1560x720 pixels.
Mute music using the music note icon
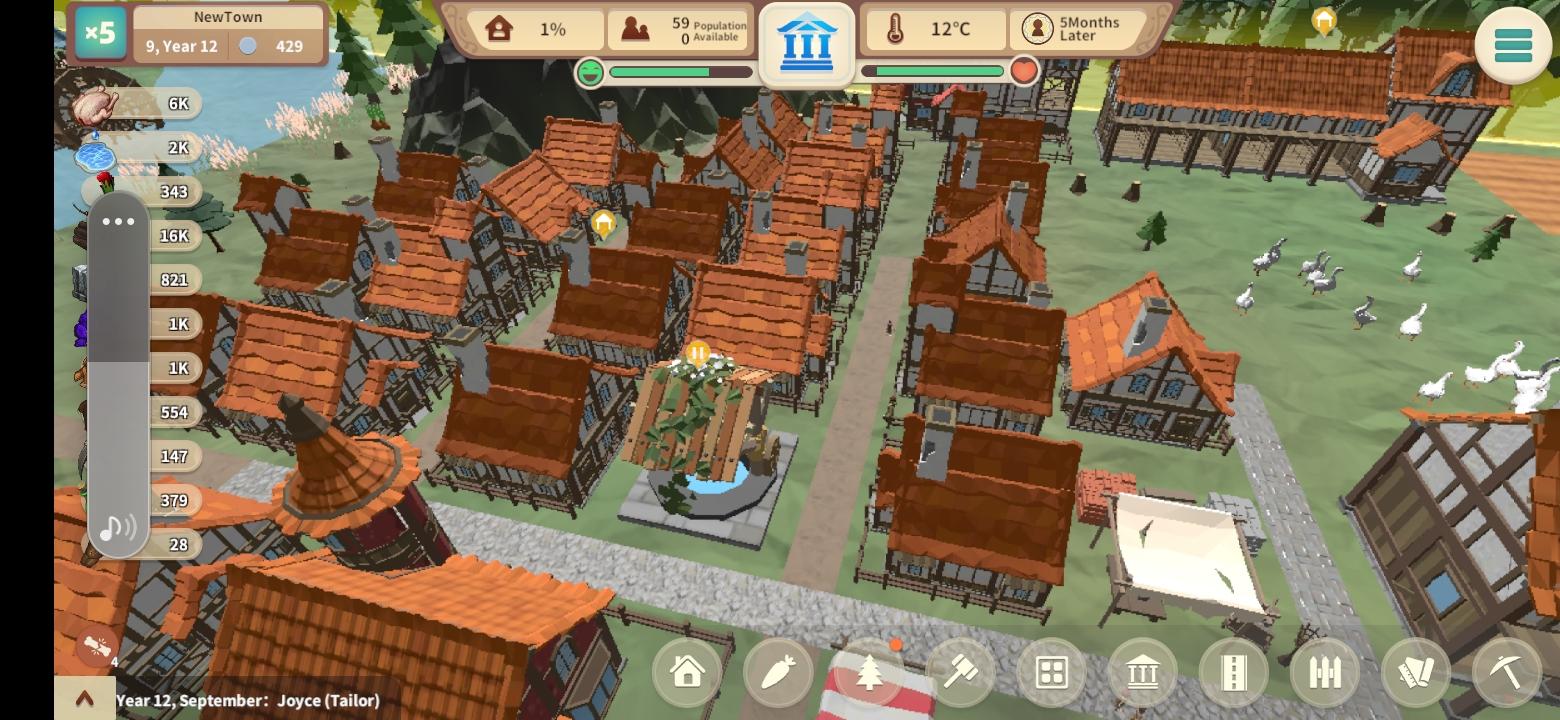117,527
